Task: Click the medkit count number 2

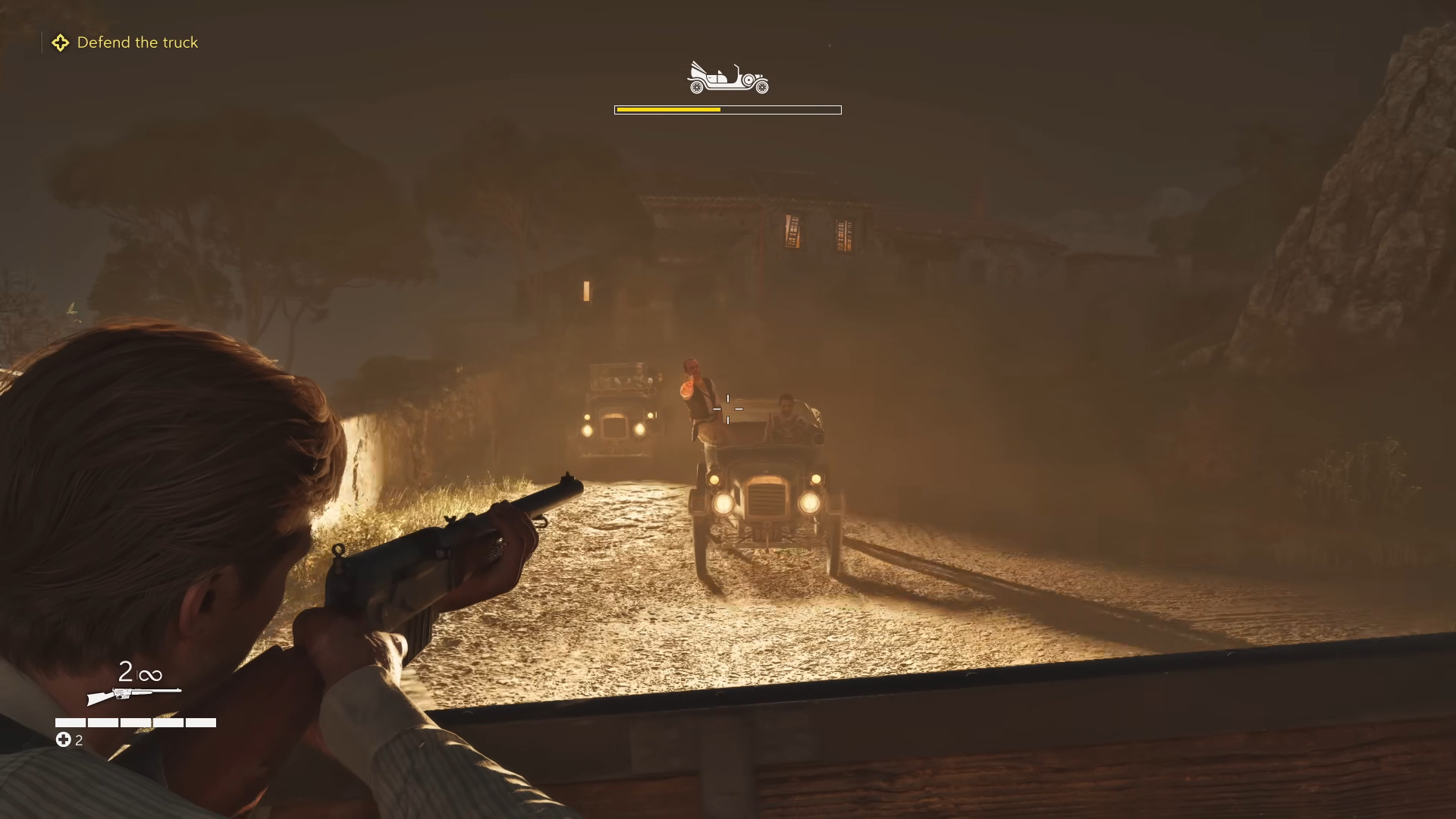Action: coord(78,740)
